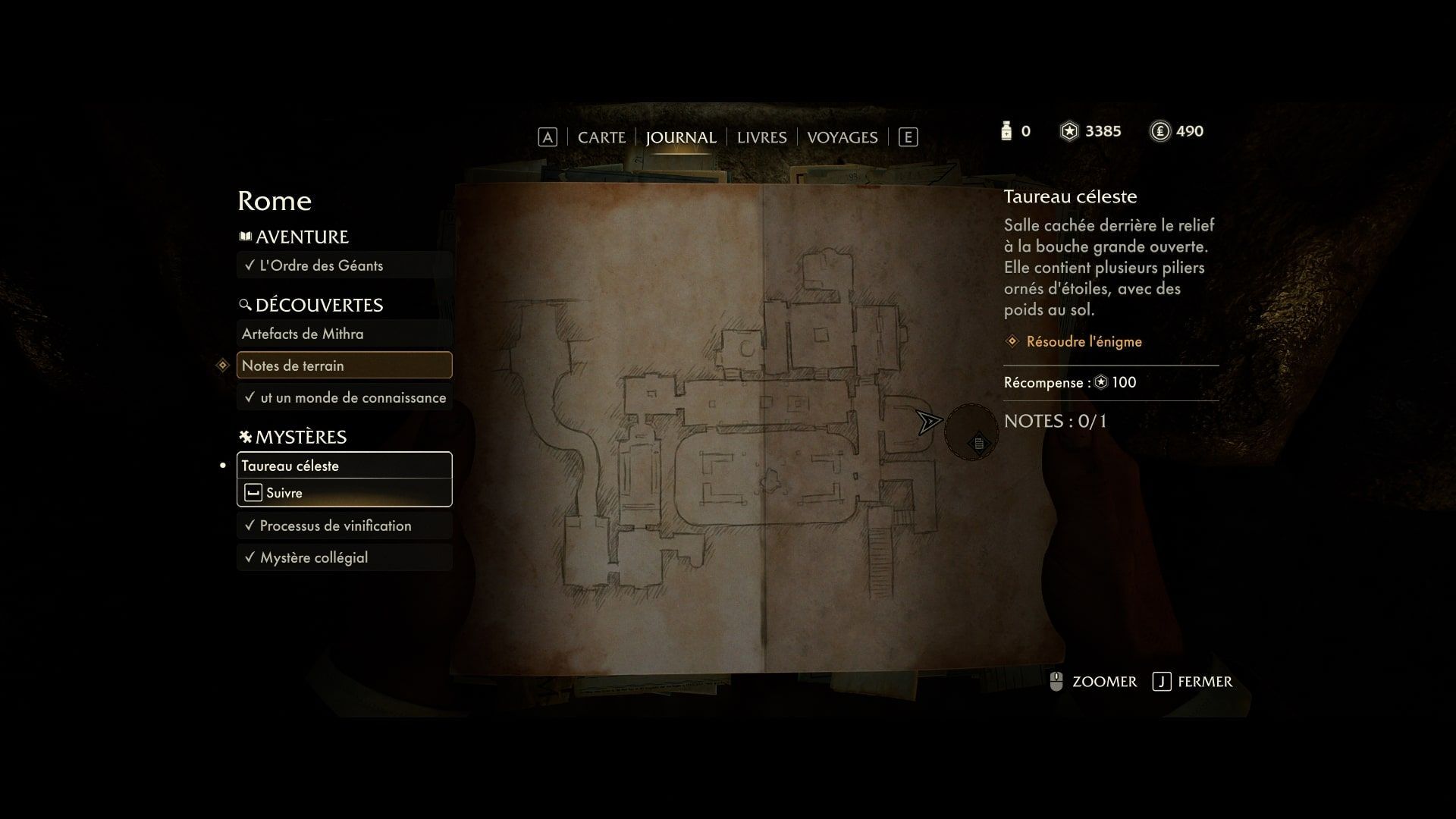Select the Journal tab
Screen dimensions: 1456x819
(x=680, y=137)
